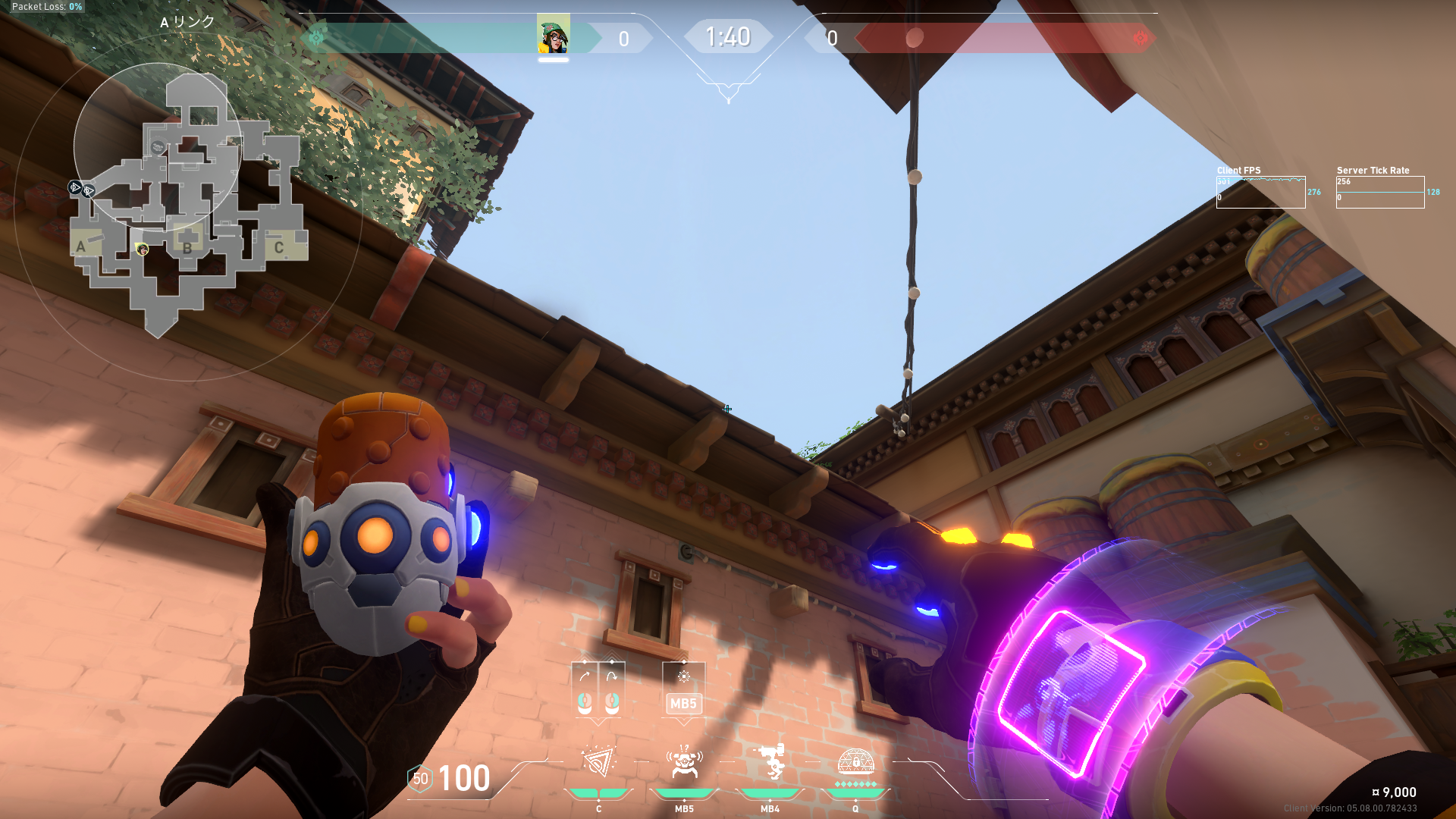Activate the Lockdown ultimate dome icon
This screenshot has height=819, width=1456.
click(x=855, y=761)
